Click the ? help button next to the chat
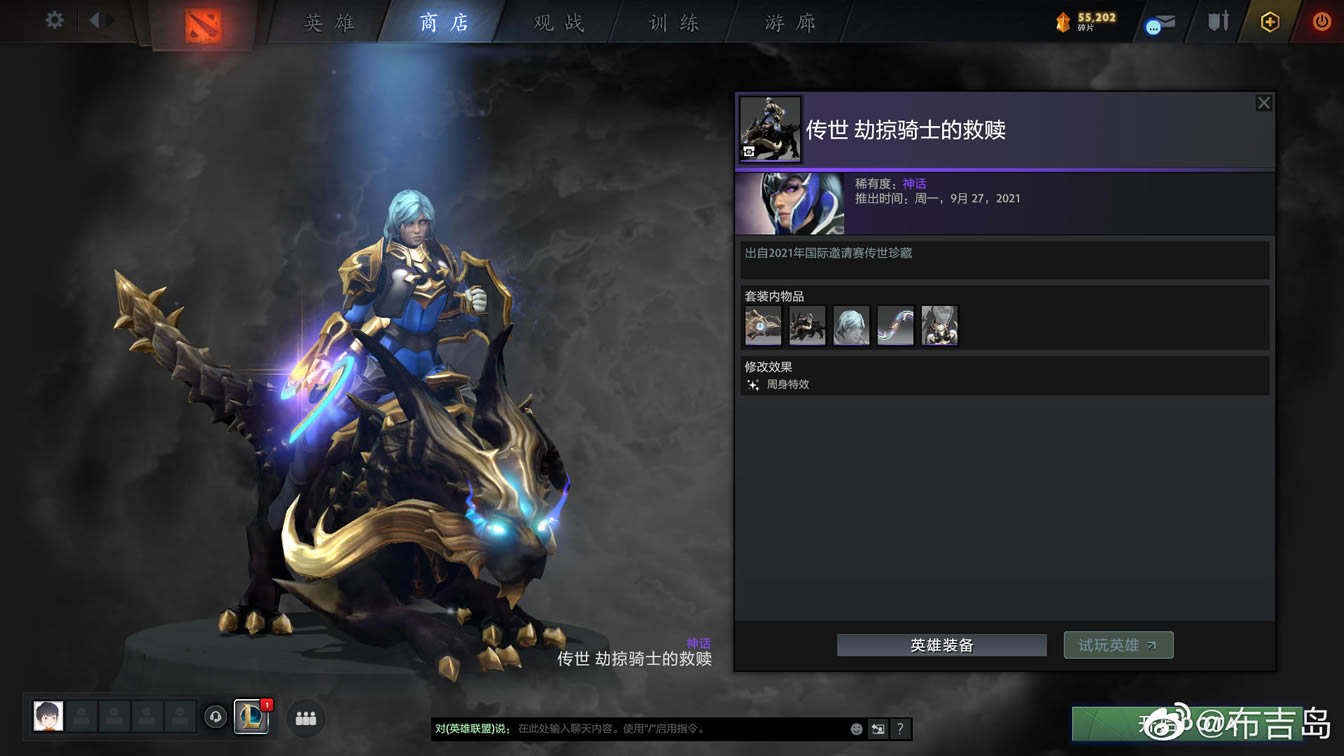 pos(899,731)
